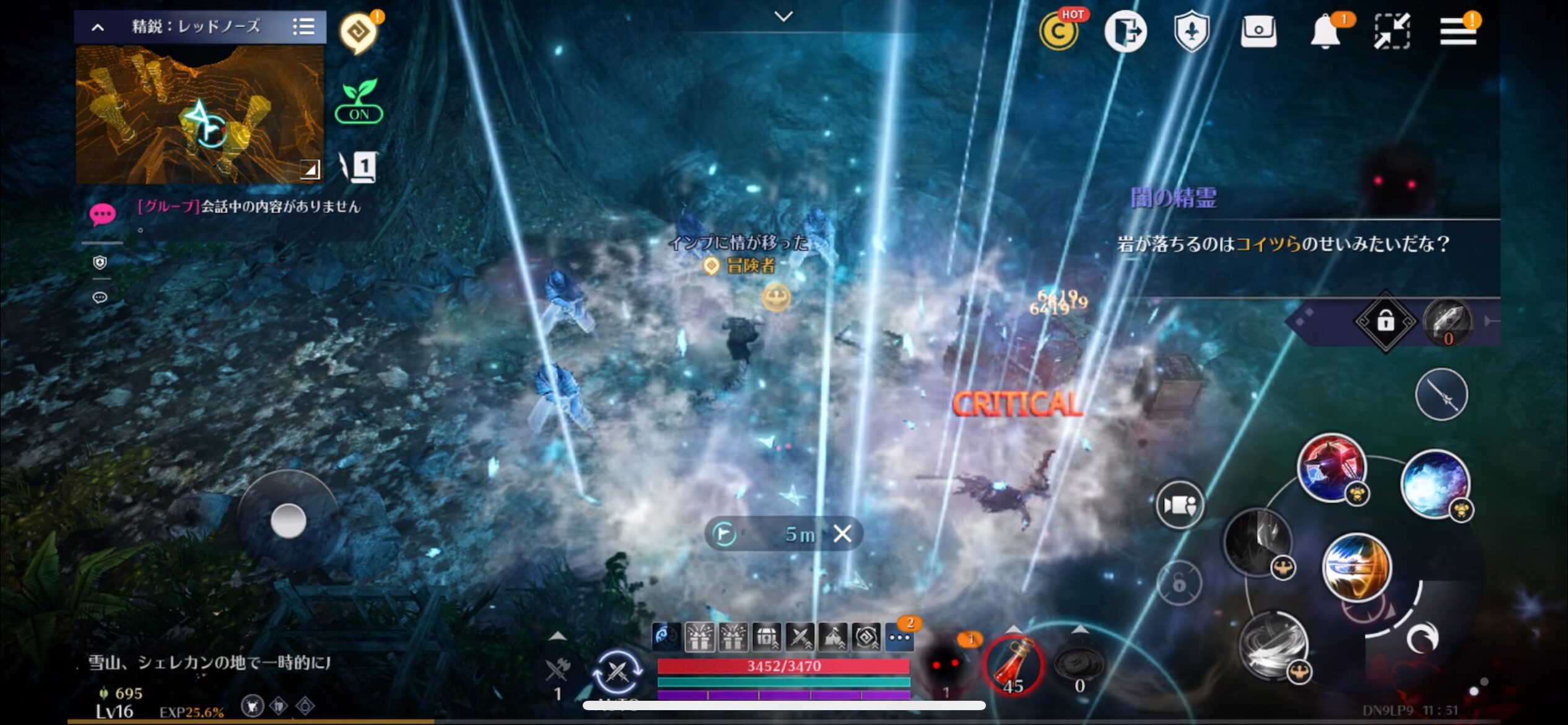The image size is (1568, 725).
Task: Cancel the 5m auto-path navigation
Action: 842,534
